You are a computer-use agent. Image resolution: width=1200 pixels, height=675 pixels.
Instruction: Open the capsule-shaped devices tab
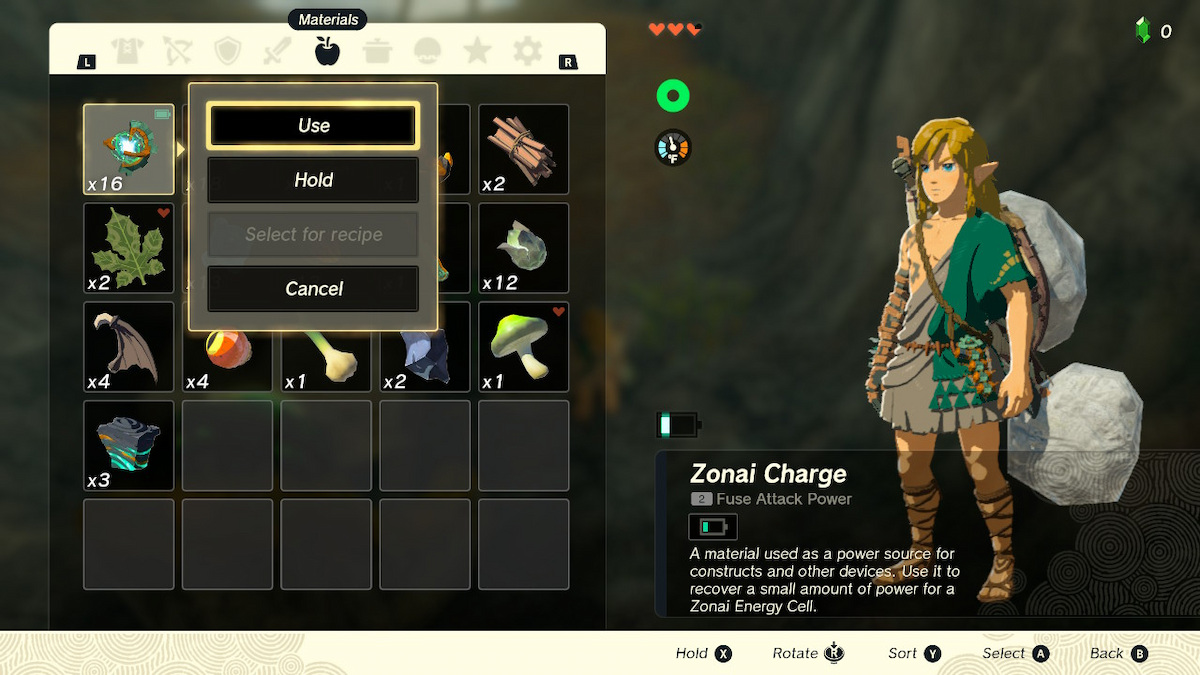pyautogui.click(x=428, y=52)
